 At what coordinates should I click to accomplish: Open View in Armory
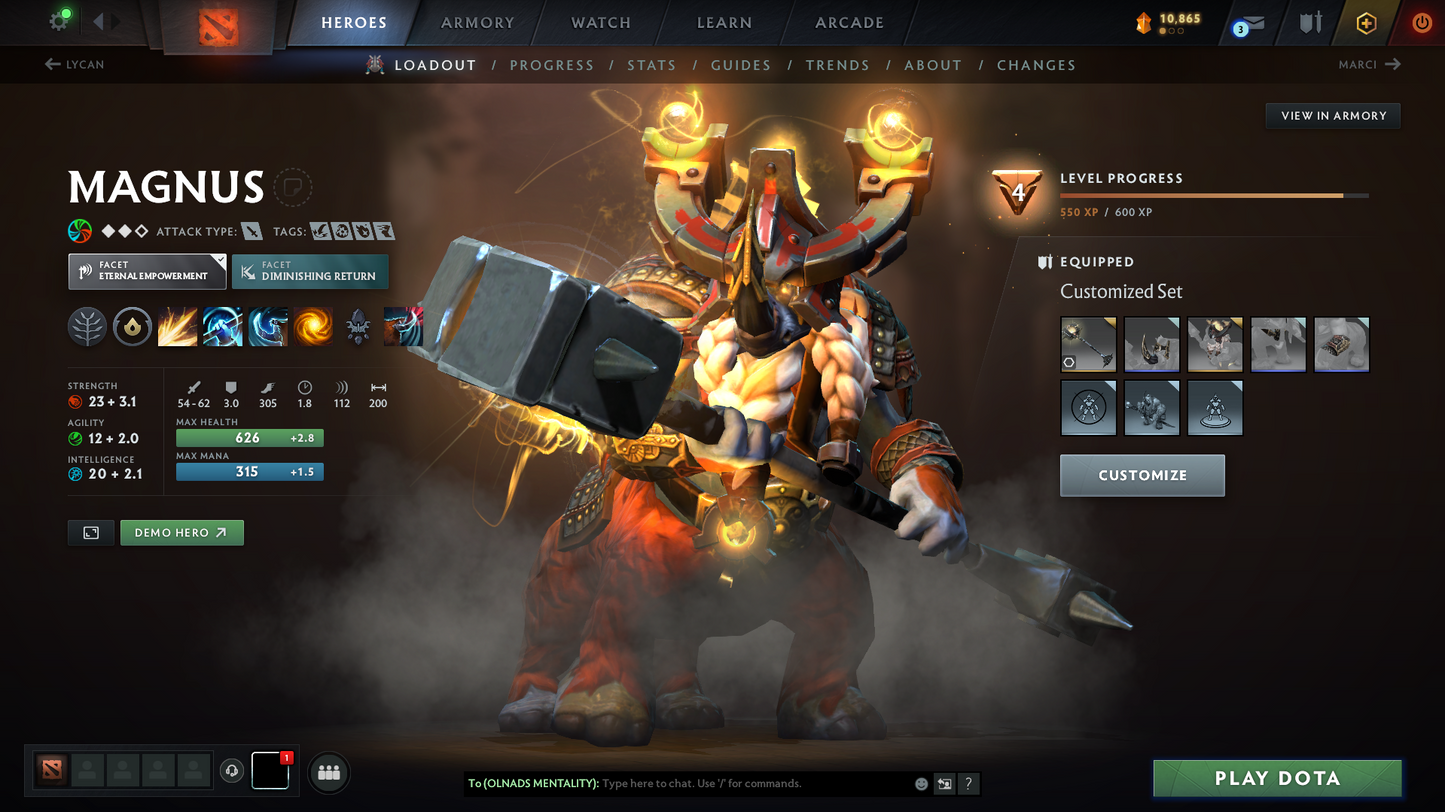tap(1333, 116)
